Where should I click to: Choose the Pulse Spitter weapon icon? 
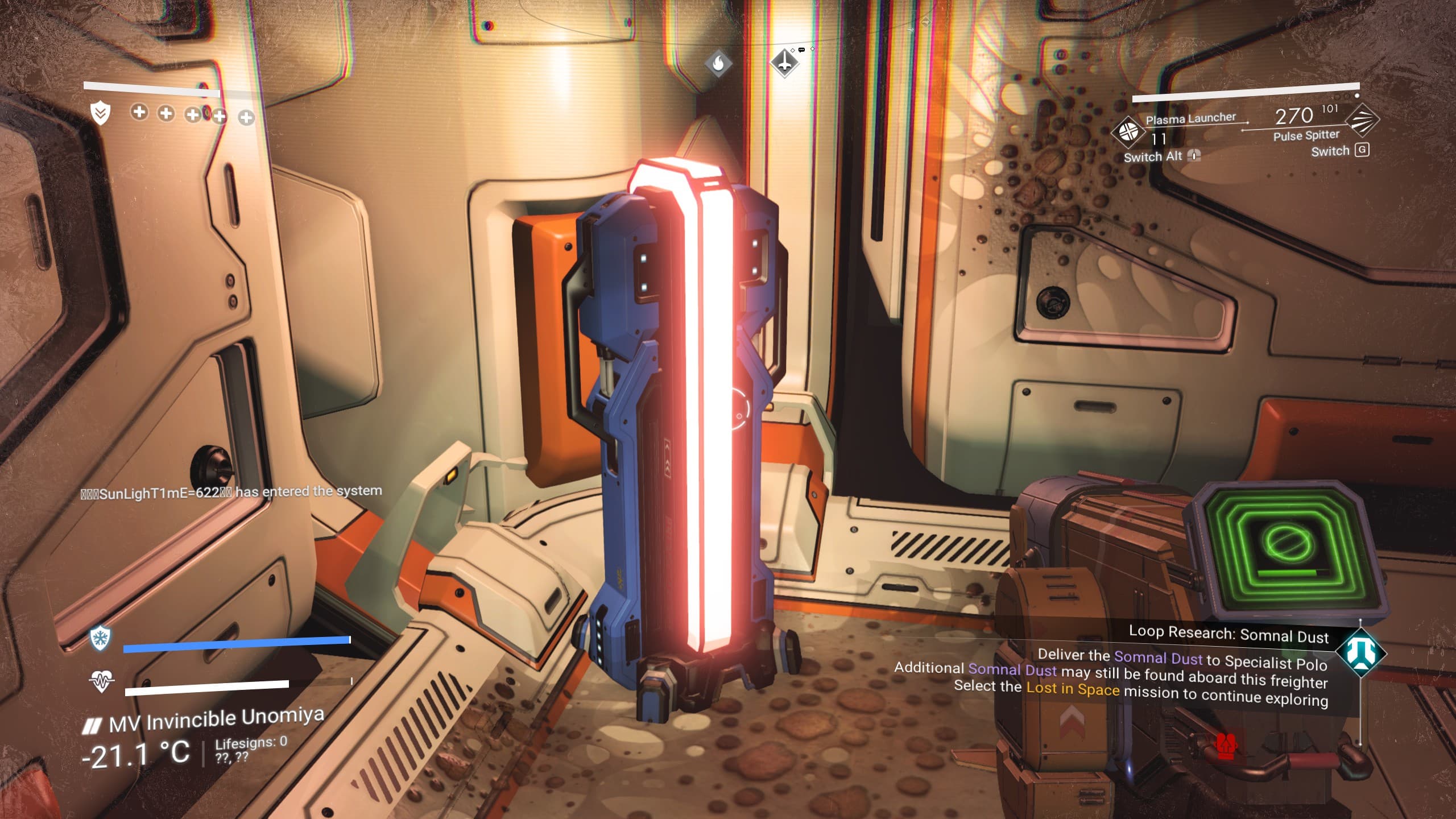coord(1362,119)
